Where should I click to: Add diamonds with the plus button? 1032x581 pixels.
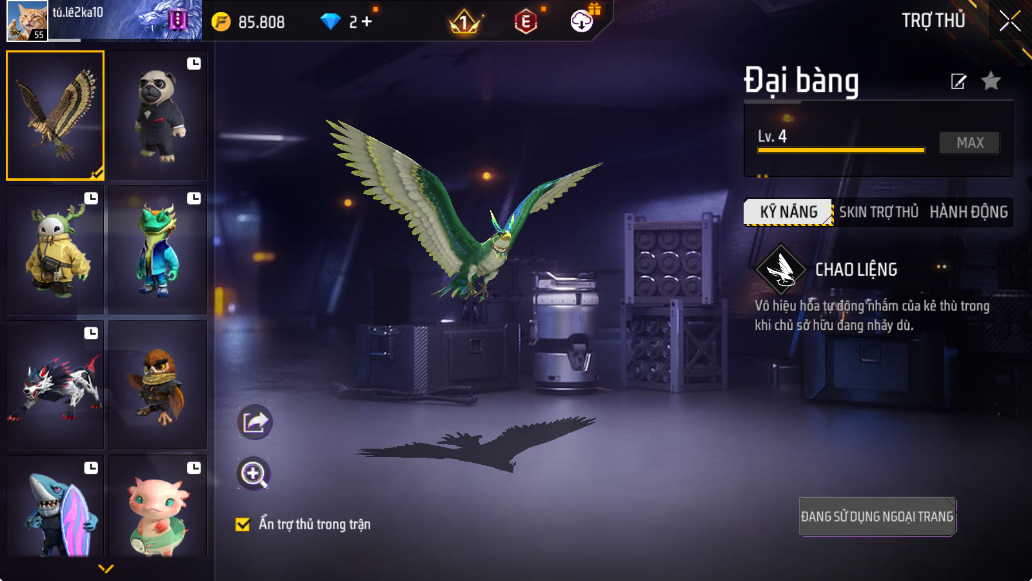(367, 21)
